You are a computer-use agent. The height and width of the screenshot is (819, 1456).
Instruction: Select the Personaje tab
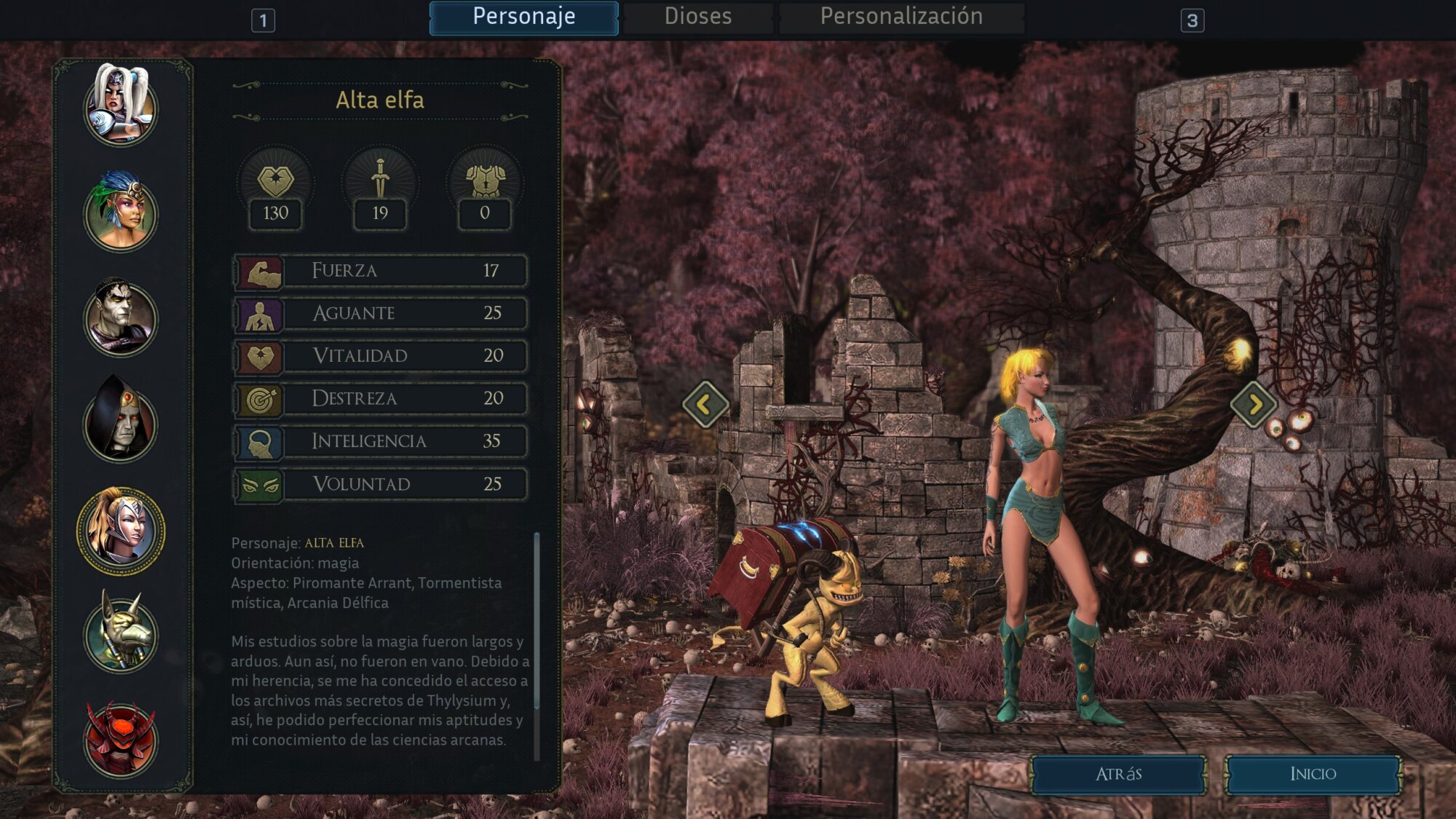pyautogui.click(x=523, y=17)
